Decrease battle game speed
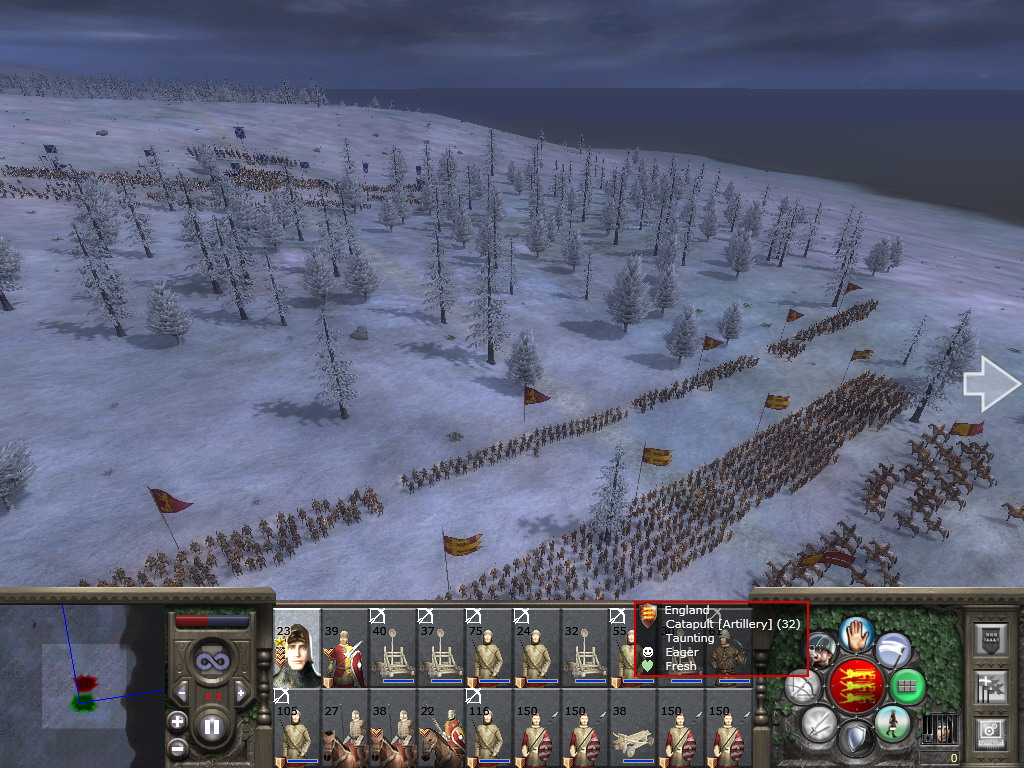The image size is (1024, 768). [x=181, y=692]
